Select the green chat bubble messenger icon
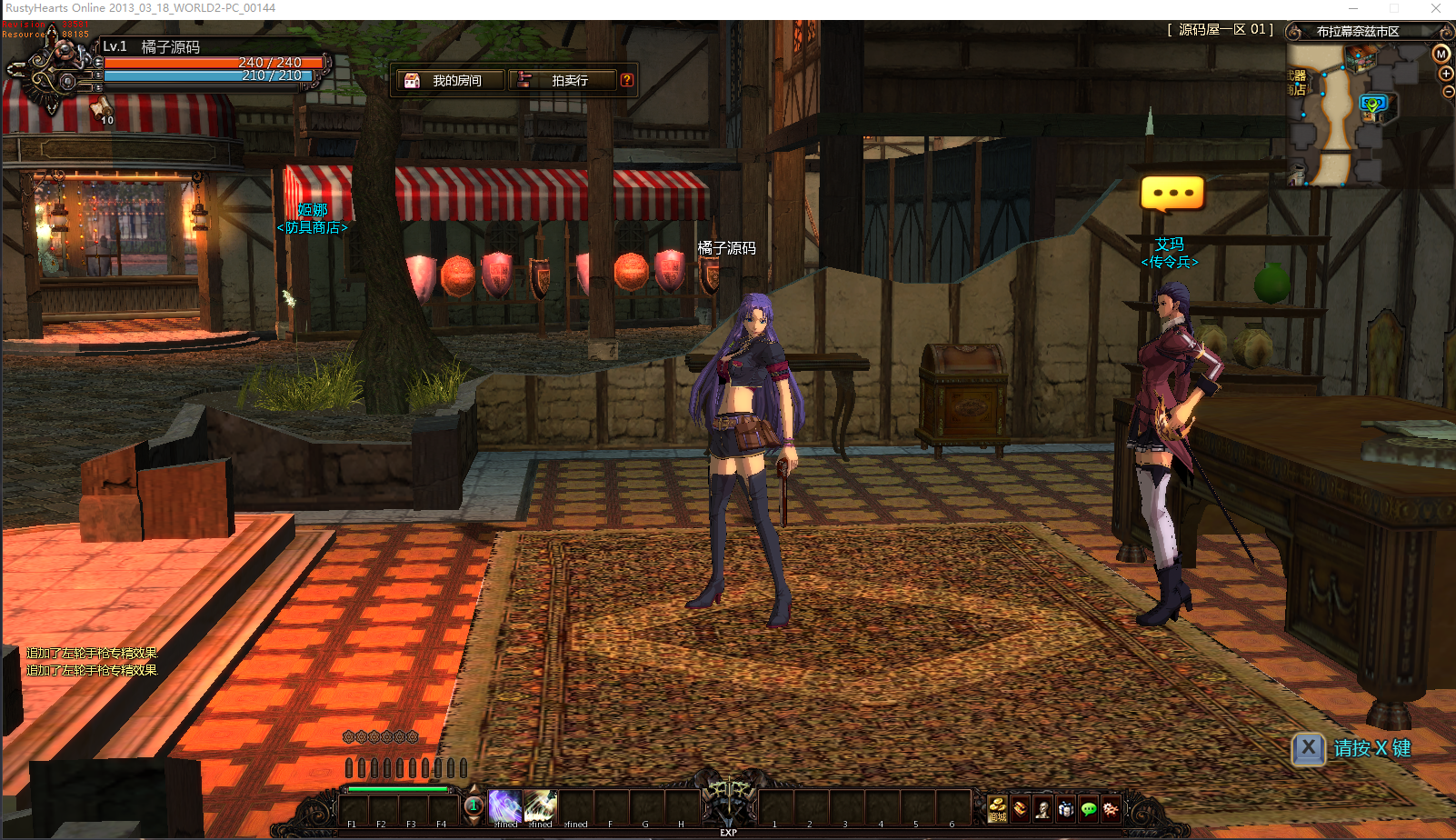 1089,807
